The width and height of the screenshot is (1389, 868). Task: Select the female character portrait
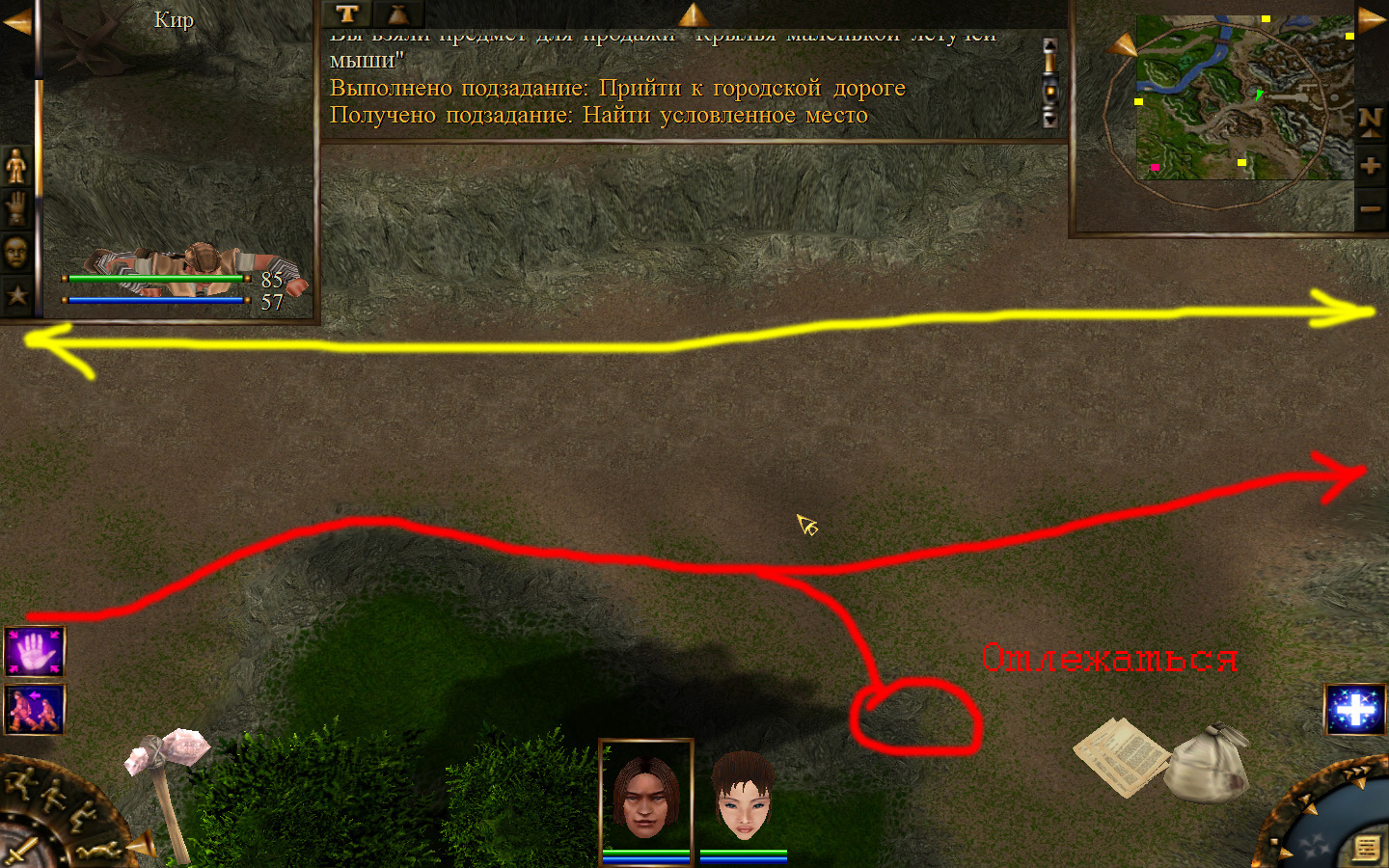coord(744,796)
